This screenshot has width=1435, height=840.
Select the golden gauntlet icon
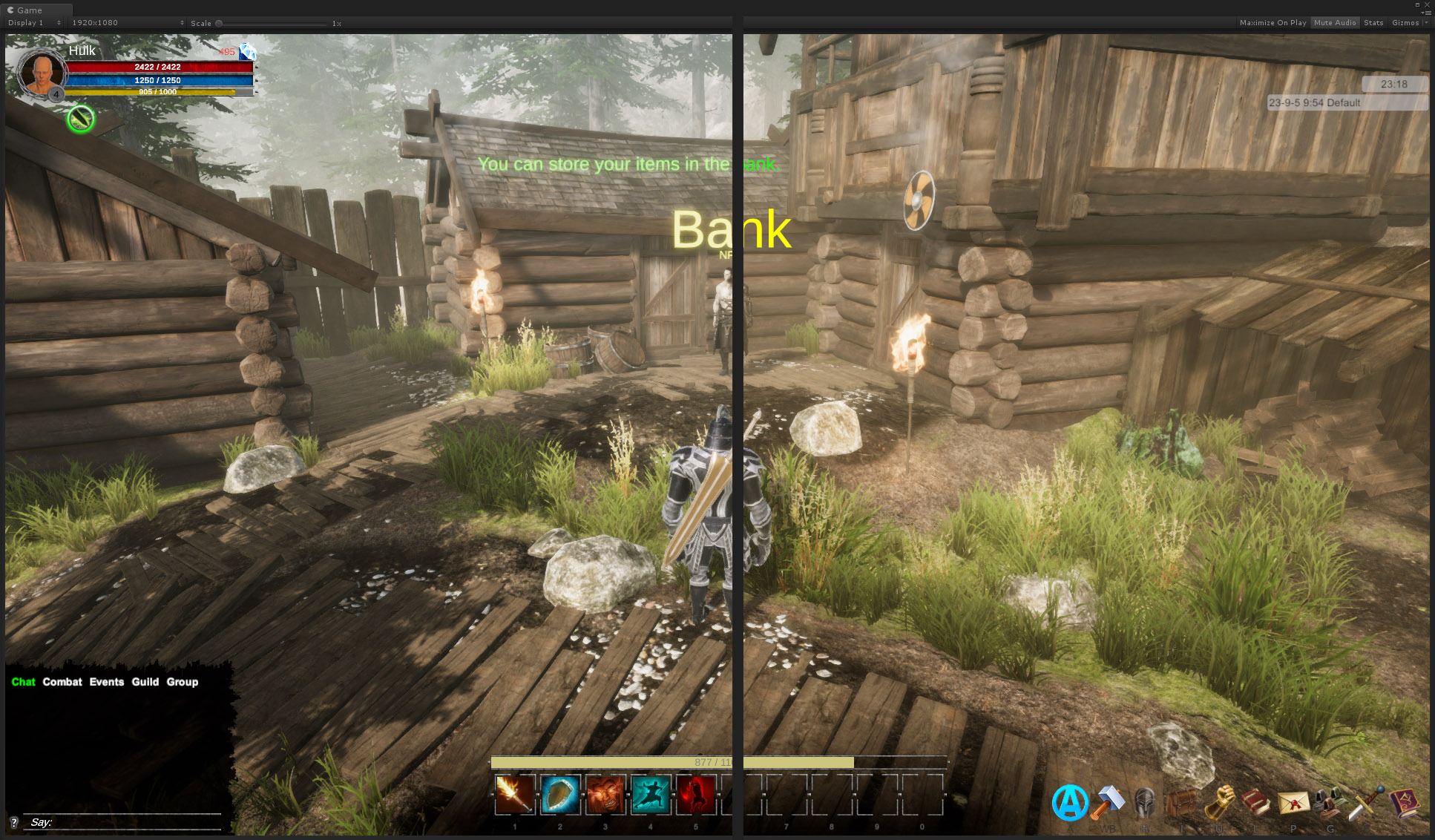tap(1219, 803)
